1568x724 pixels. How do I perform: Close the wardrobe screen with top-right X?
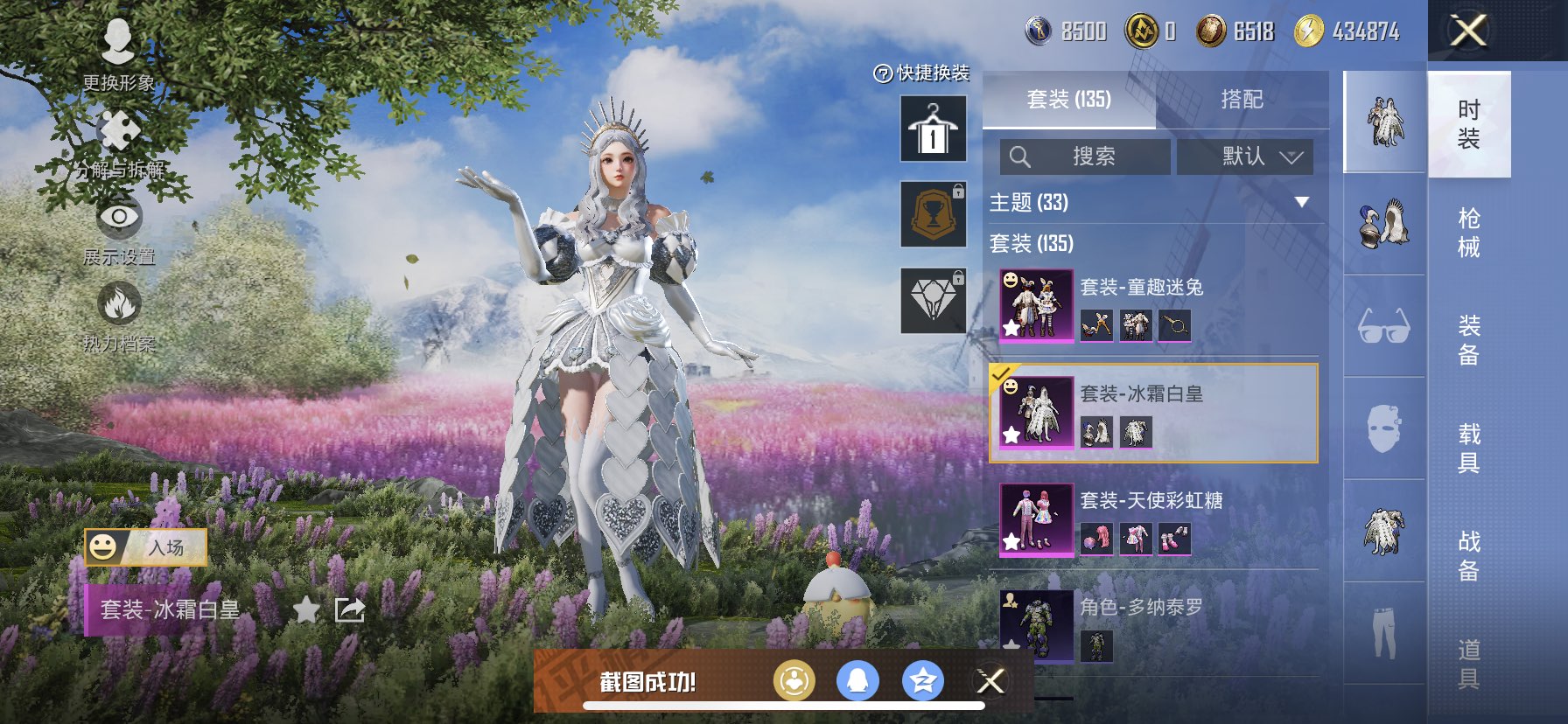[x=1468, y=31]
